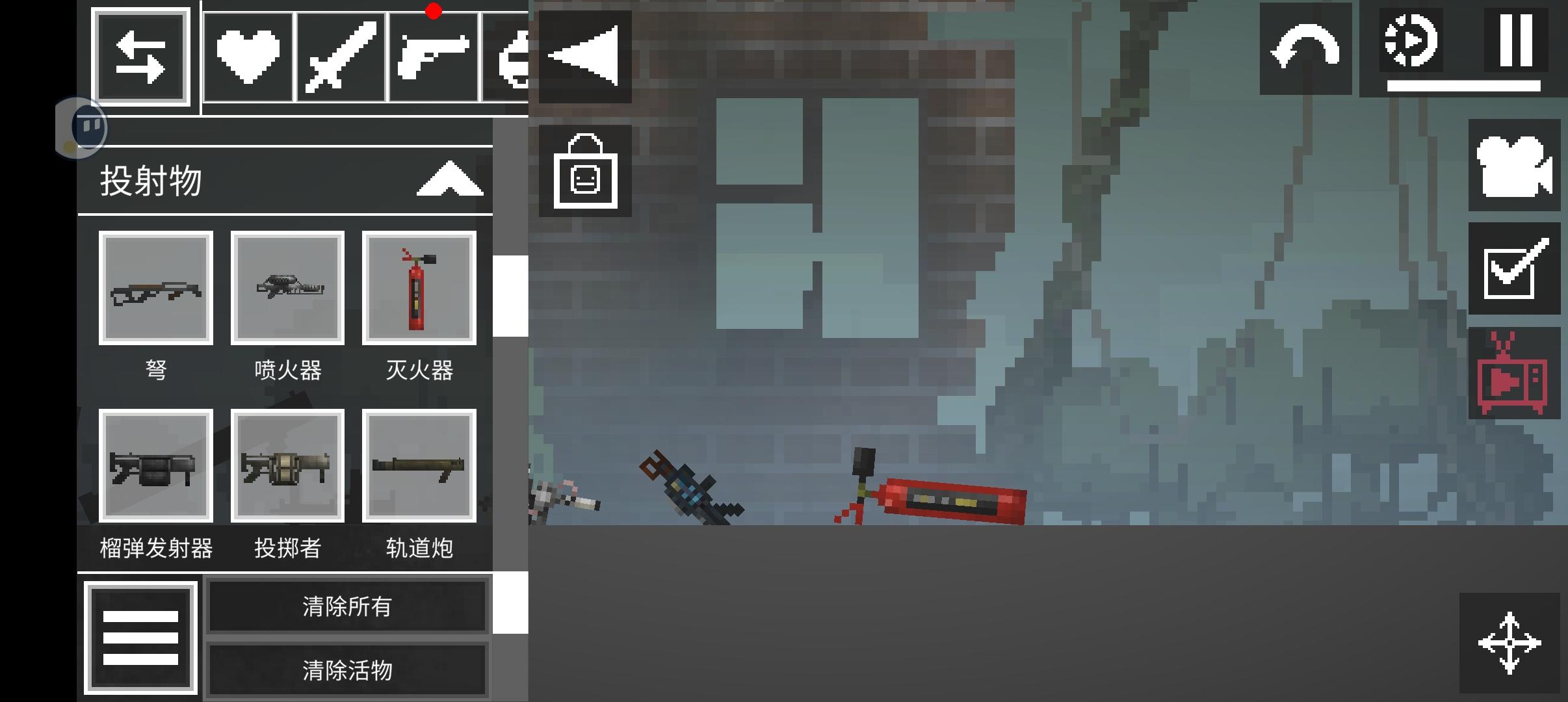Click the swap arrows icon top left
The image size is (1568, 702).
click(x=142, y=57)
